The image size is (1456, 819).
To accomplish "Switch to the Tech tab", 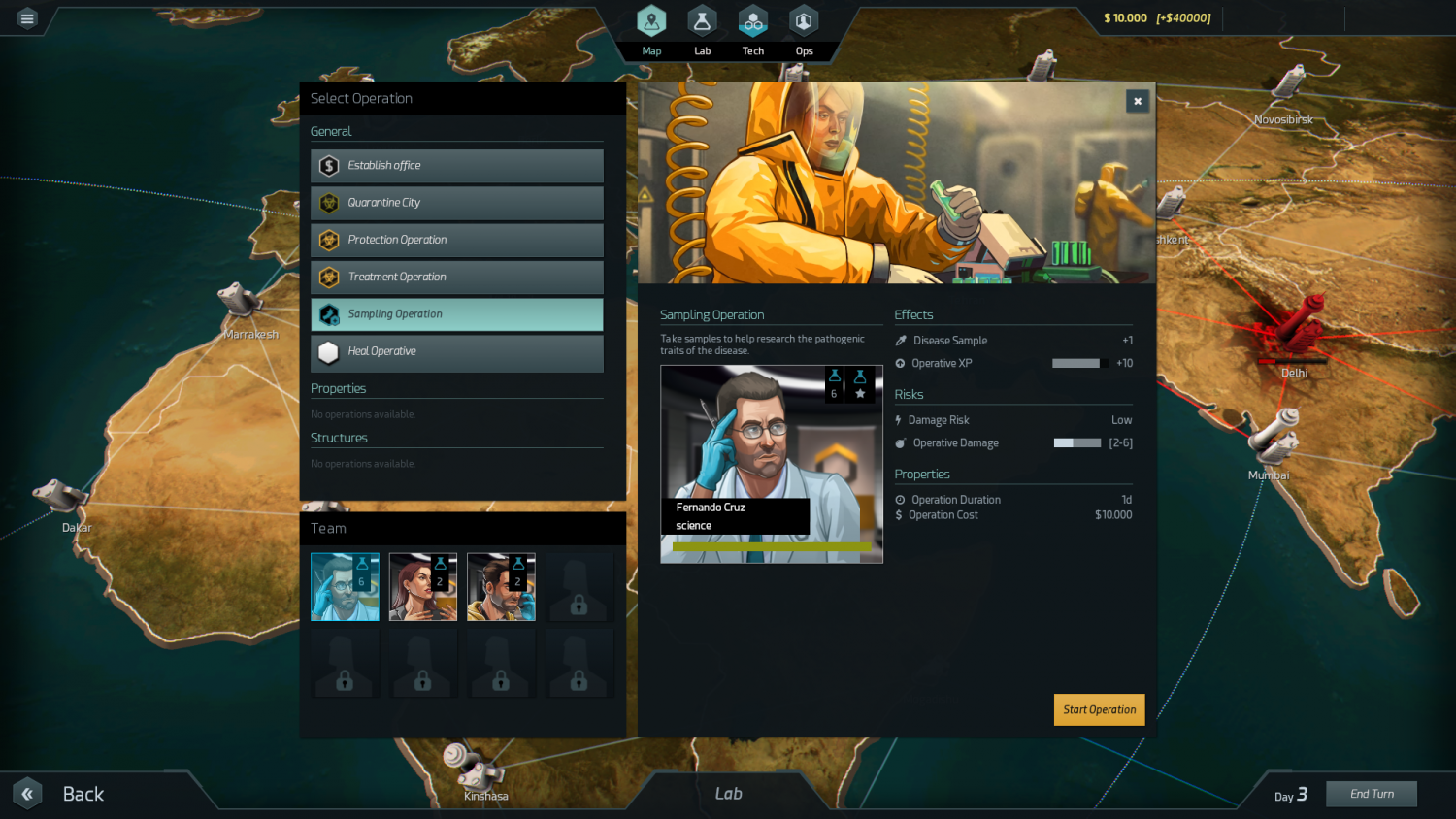I will pos(752,19).
